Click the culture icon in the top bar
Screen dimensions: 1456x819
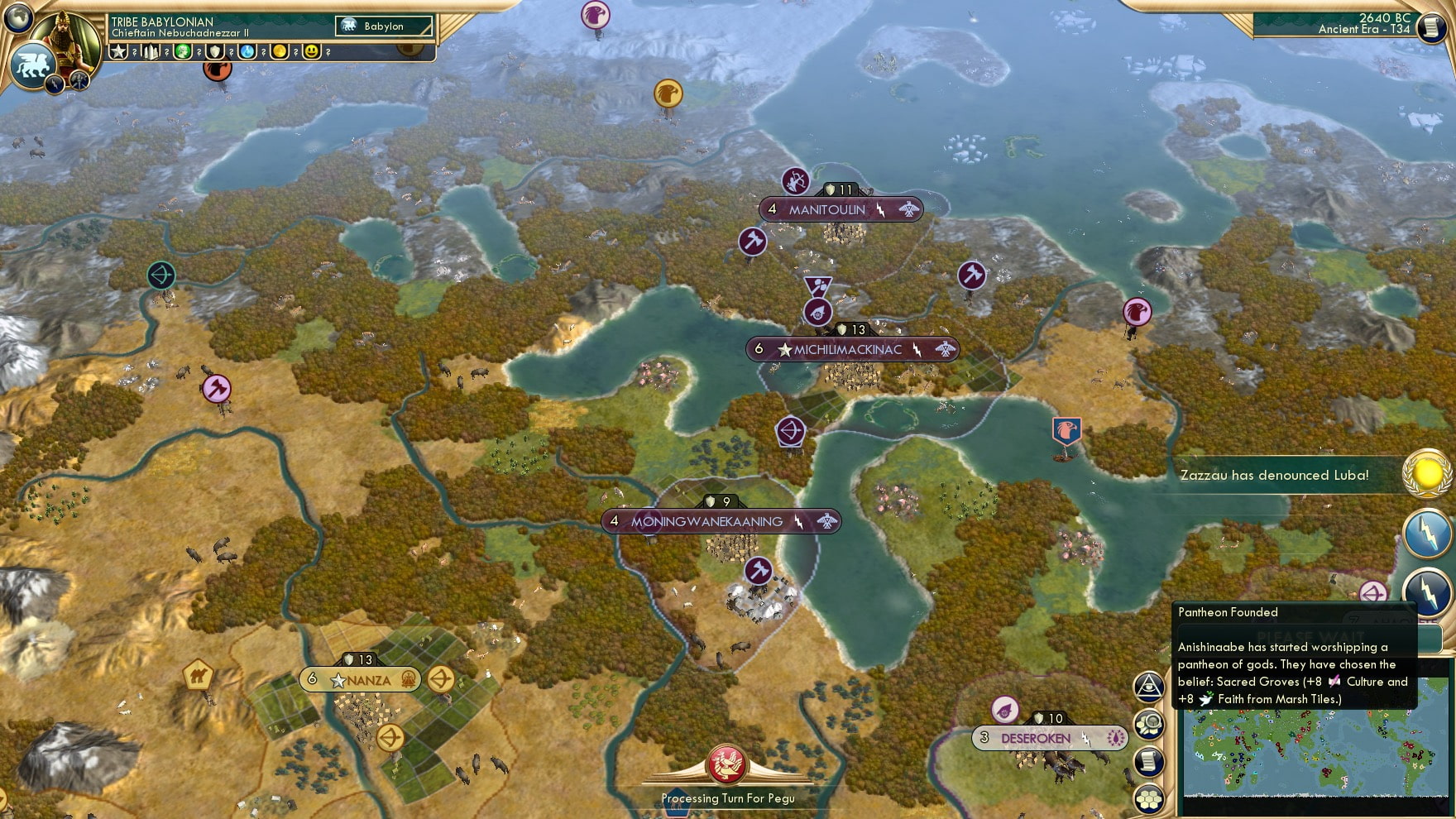coord(184,52)
